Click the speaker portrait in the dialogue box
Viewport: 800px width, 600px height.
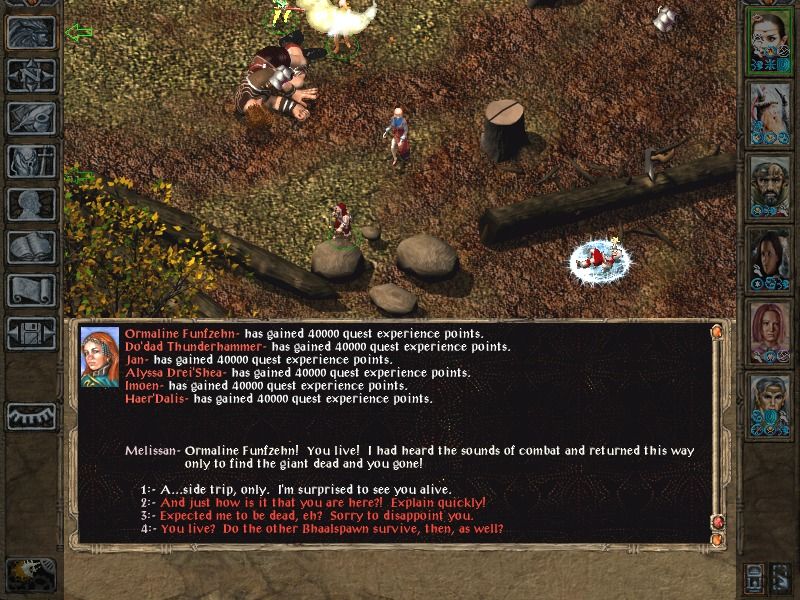coord(100,356)
